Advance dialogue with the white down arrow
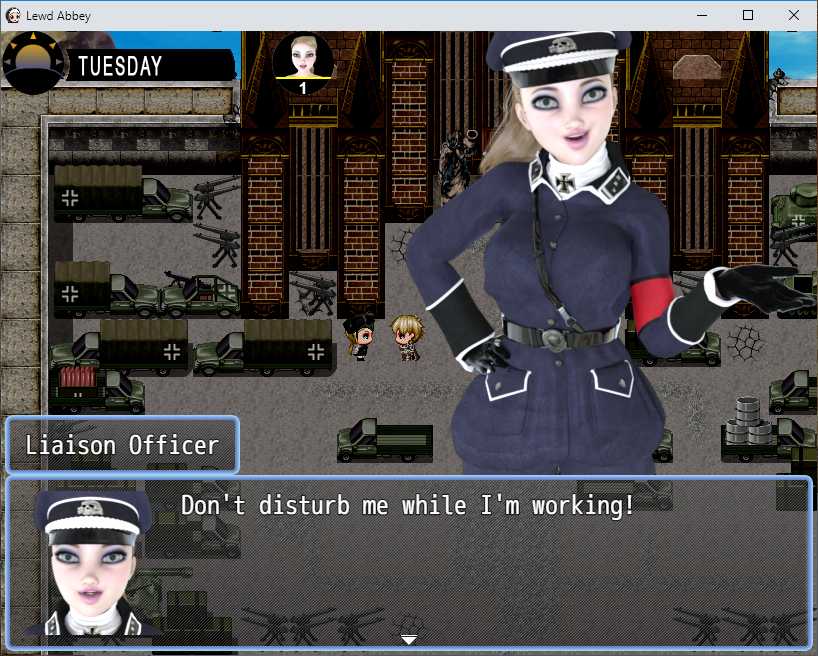This screenshot has width=818, height=656. click(409, 638)
